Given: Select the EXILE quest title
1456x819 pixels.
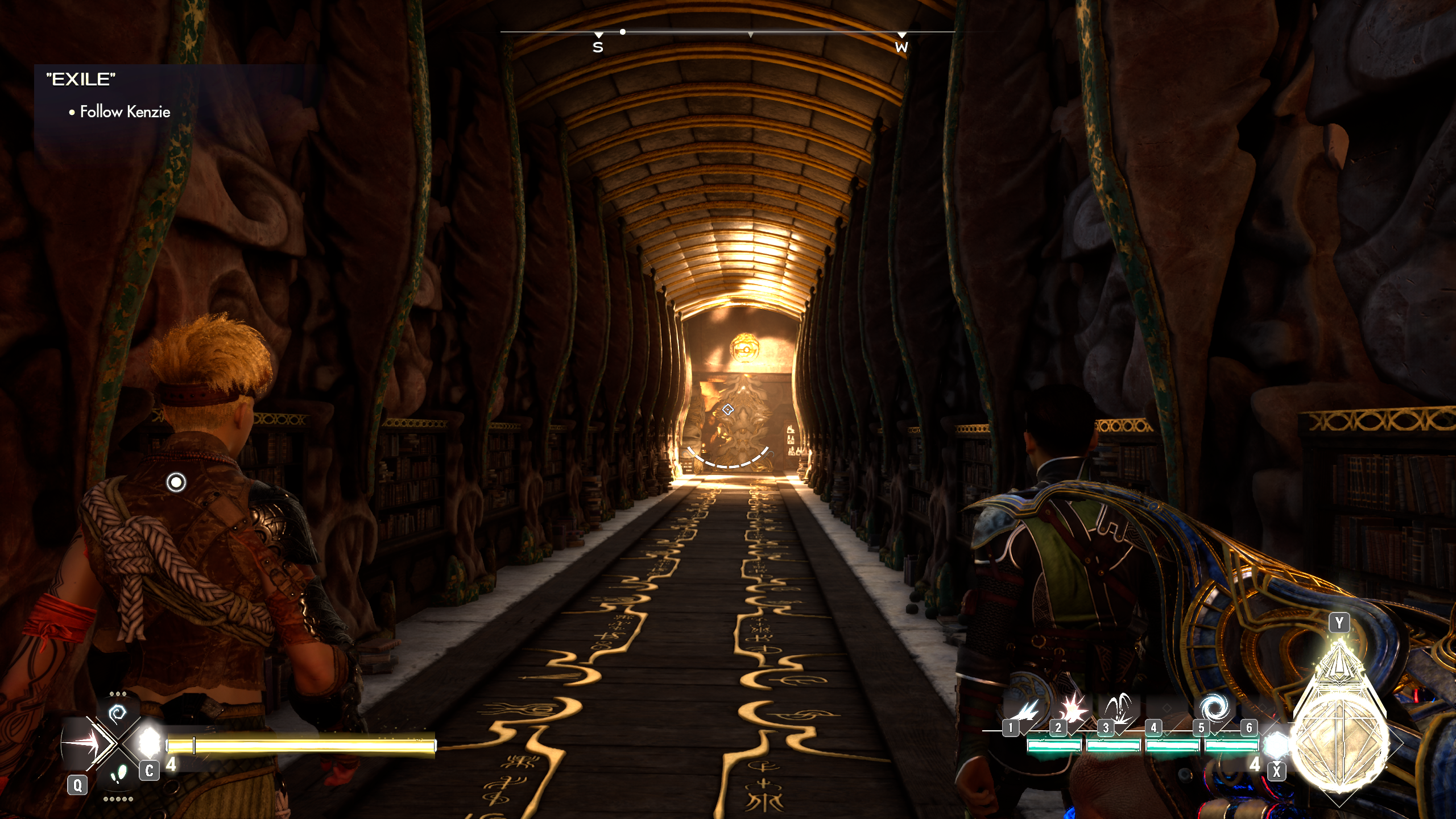Looking at the screenshot, I should point(81,80).
